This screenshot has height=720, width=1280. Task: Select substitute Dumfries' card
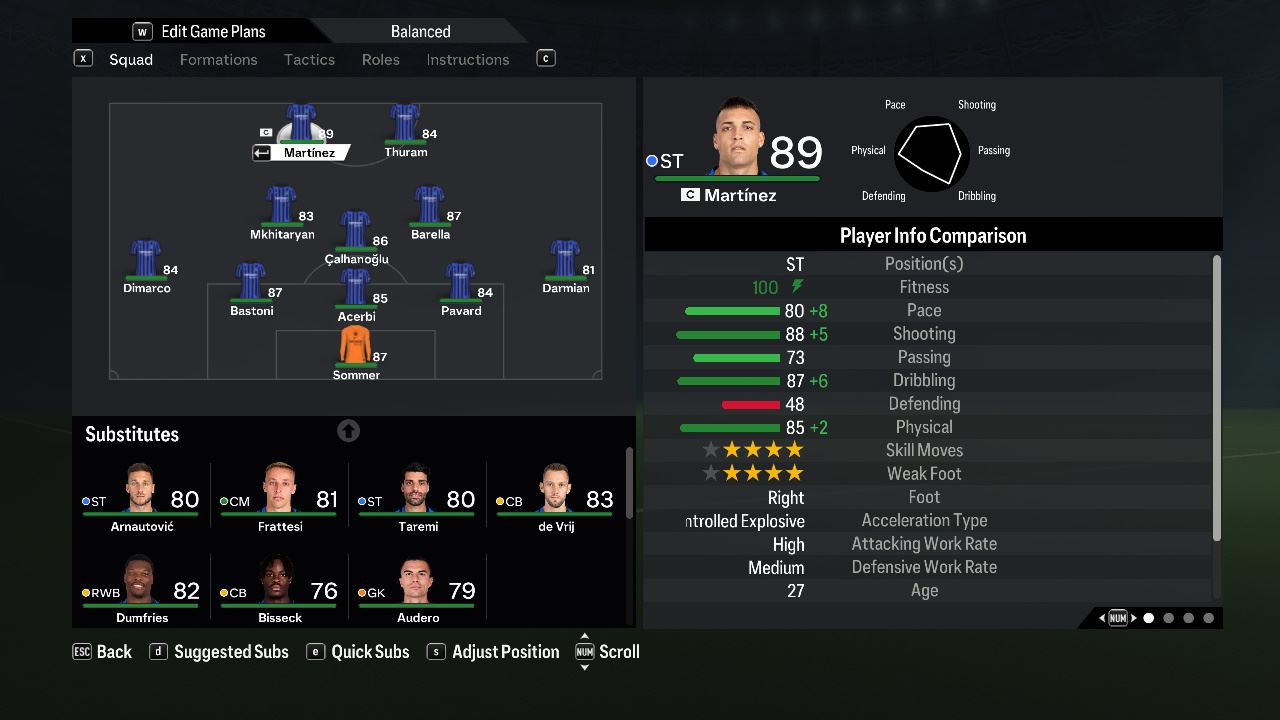pos(141,588)
